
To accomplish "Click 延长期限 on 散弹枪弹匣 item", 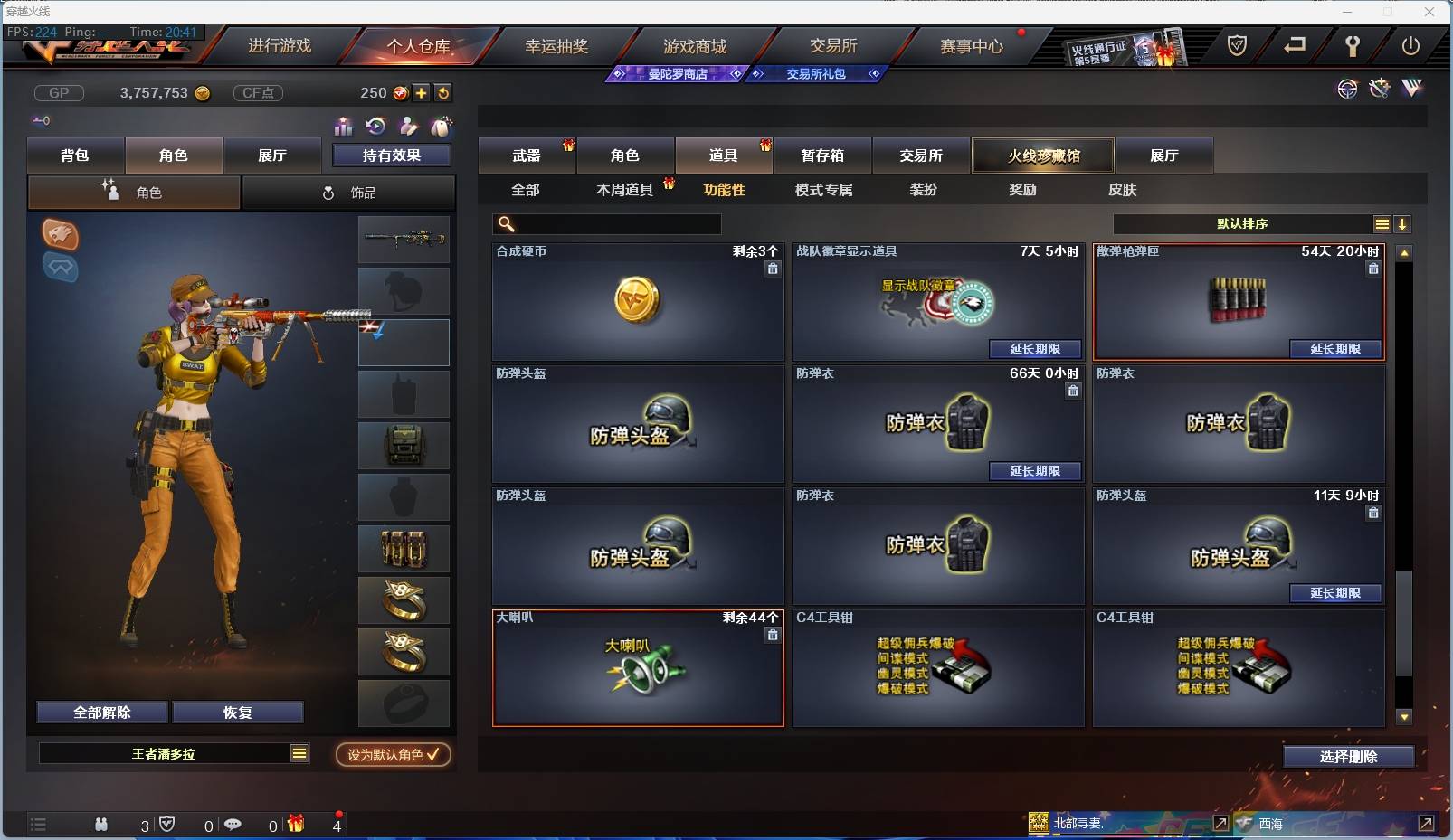I will pyautogui.click(x=1338, y=349).
